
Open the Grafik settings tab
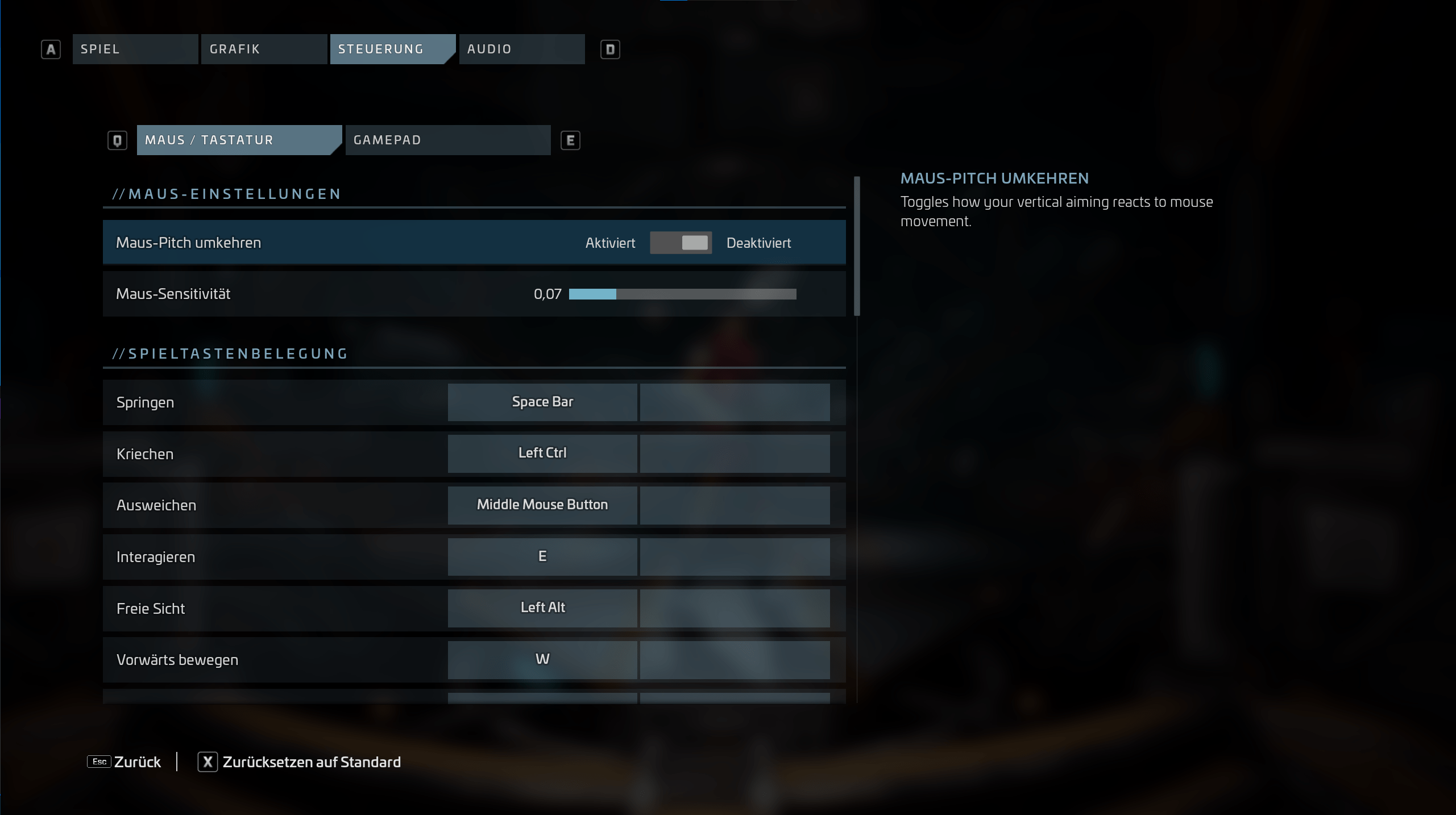coord(263,49)
